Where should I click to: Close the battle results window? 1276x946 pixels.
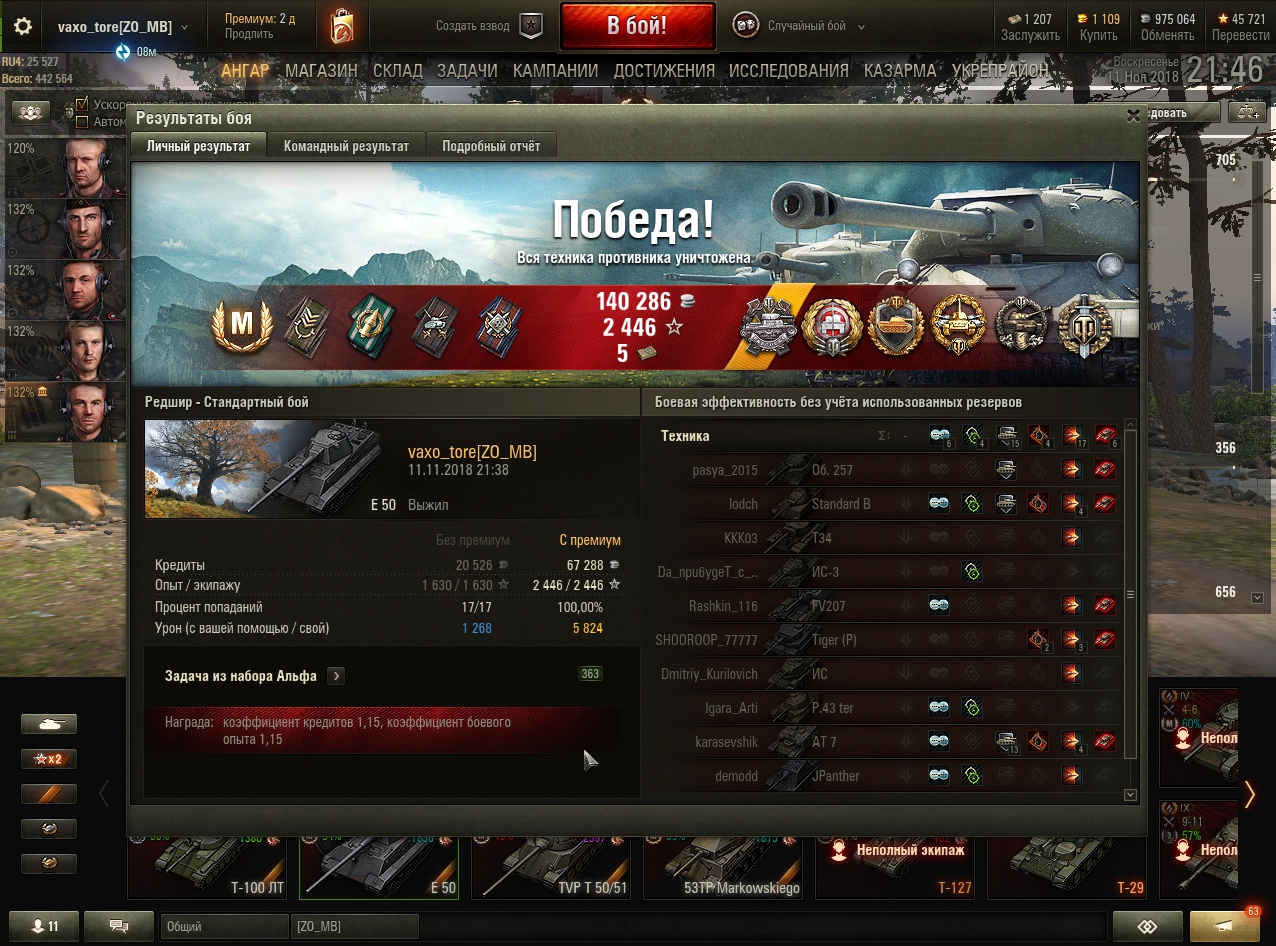pos(1133,116)
